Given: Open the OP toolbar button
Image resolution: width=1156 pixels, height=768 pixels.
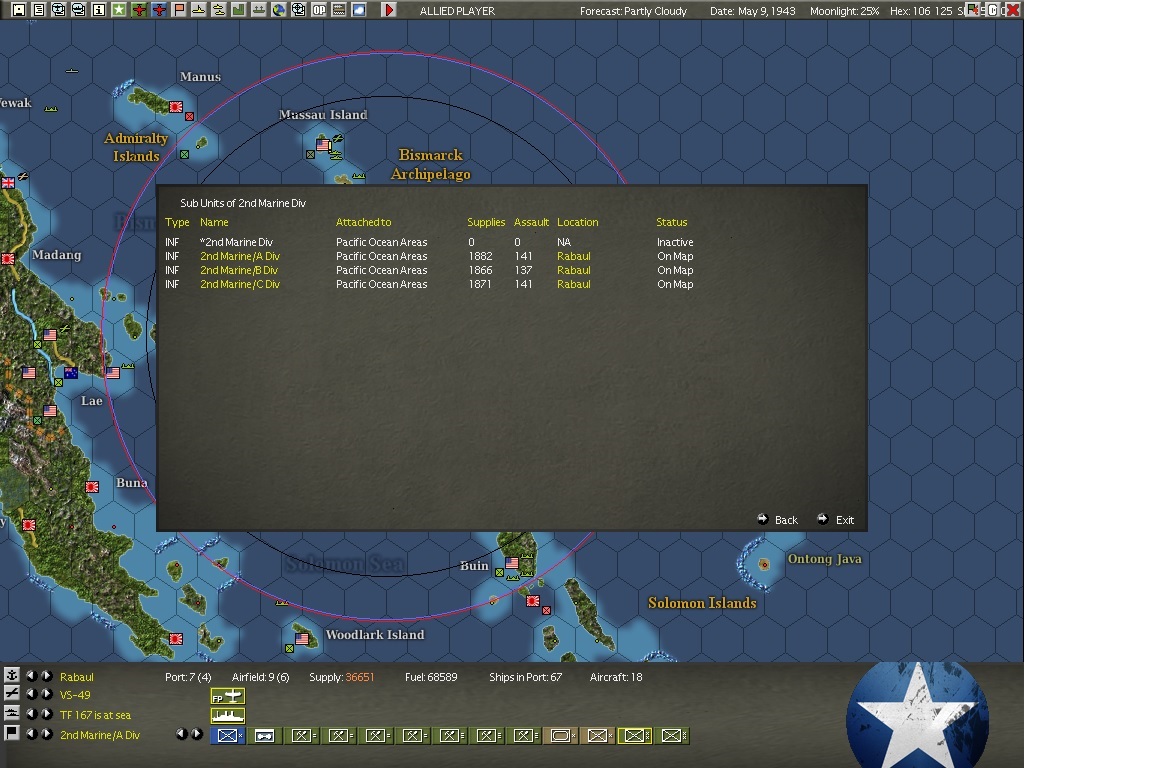Looking at the screenshot, I should point(319,10).
